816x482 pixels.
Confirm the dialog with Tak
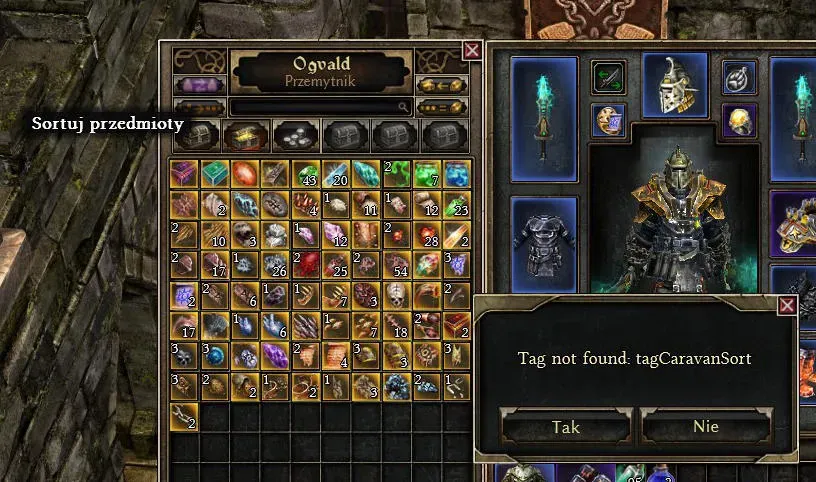566,427
